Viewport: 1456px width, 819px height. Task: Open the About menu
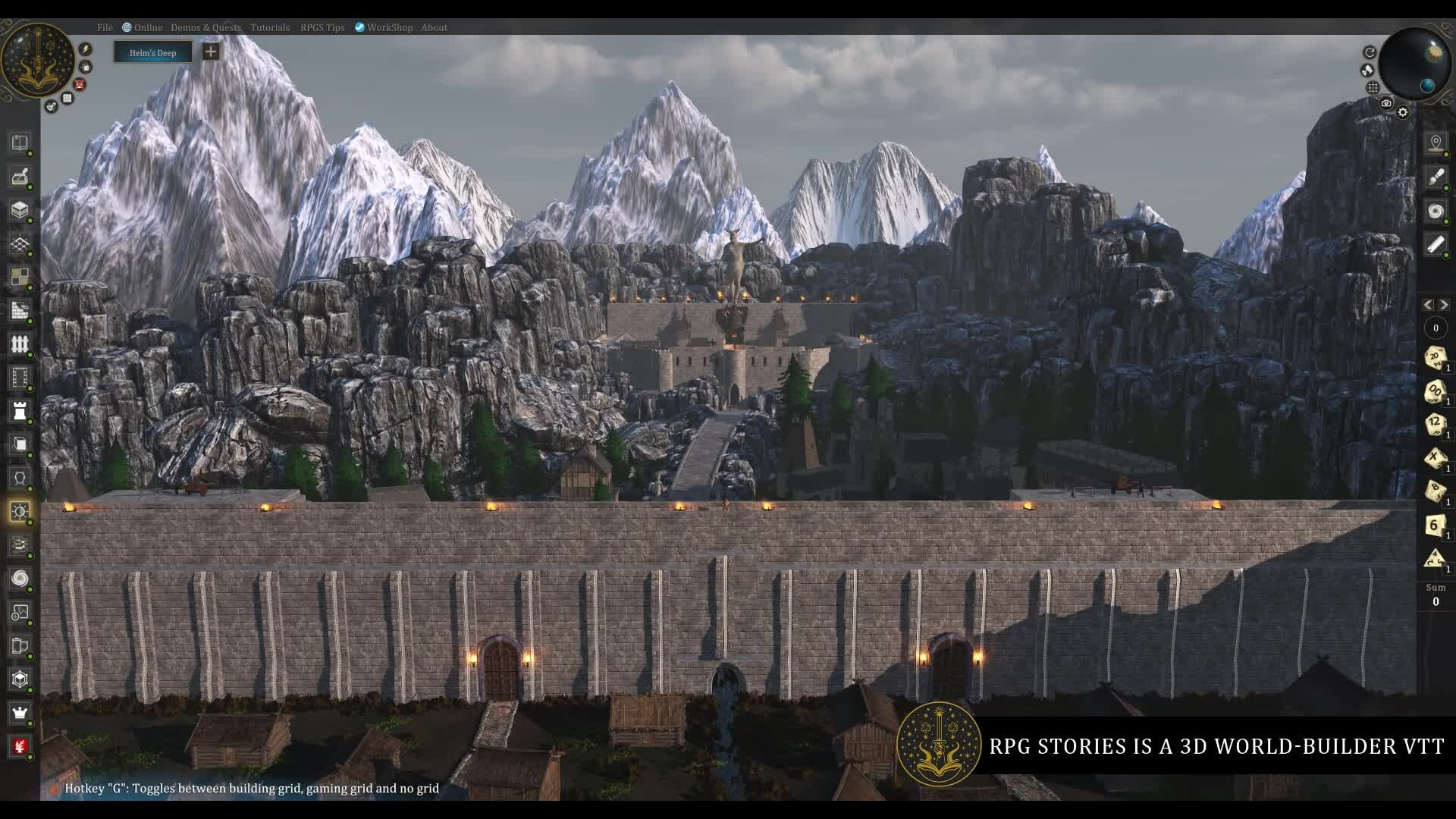point(434,27)
